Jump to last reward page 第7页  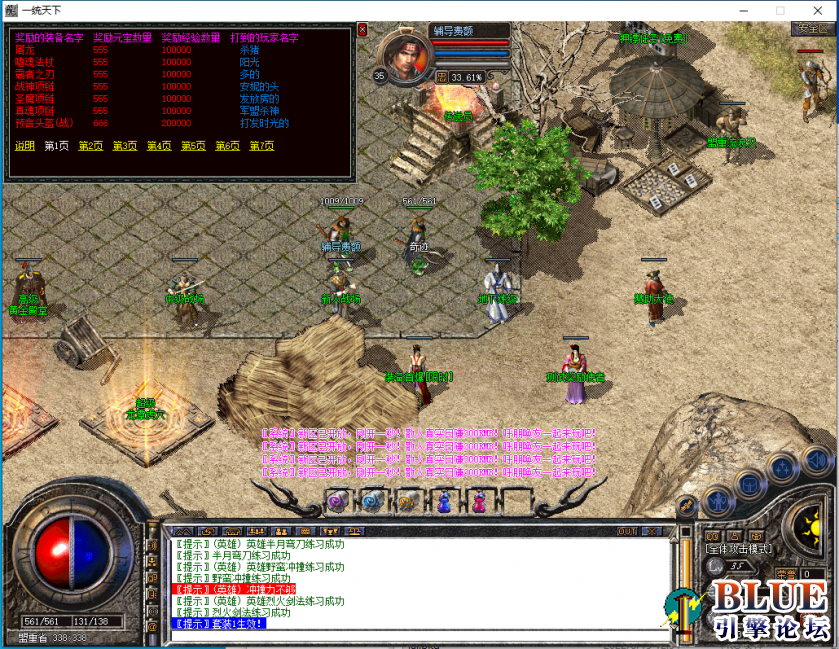[x=261, y=146]
